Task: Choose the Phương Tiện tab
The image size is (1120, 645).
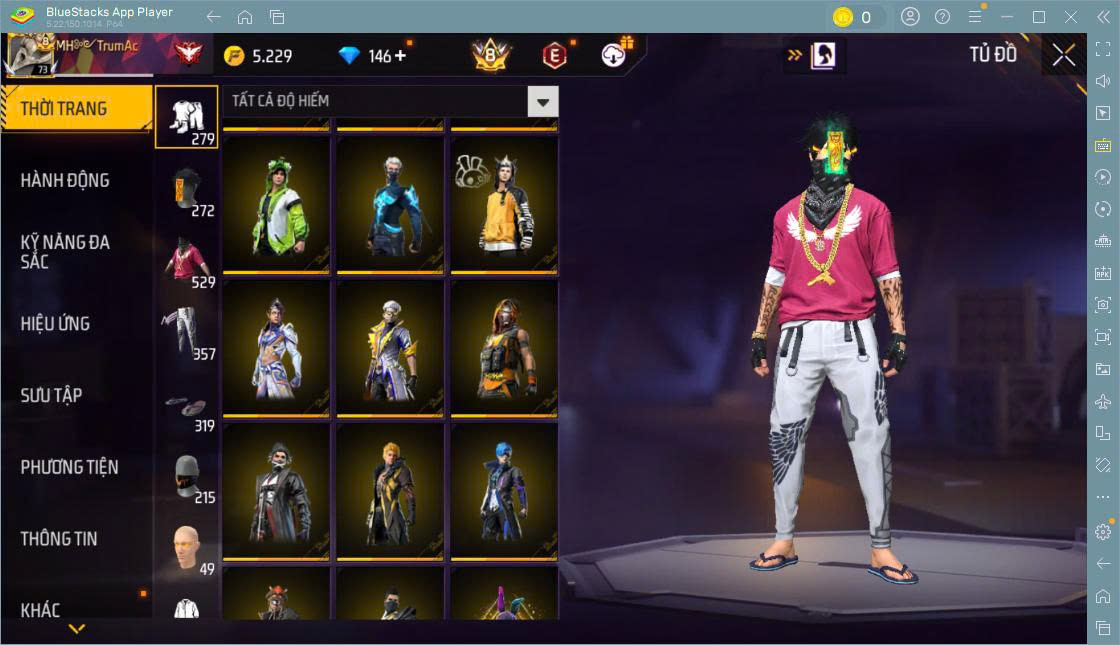Action: (69, 467)
